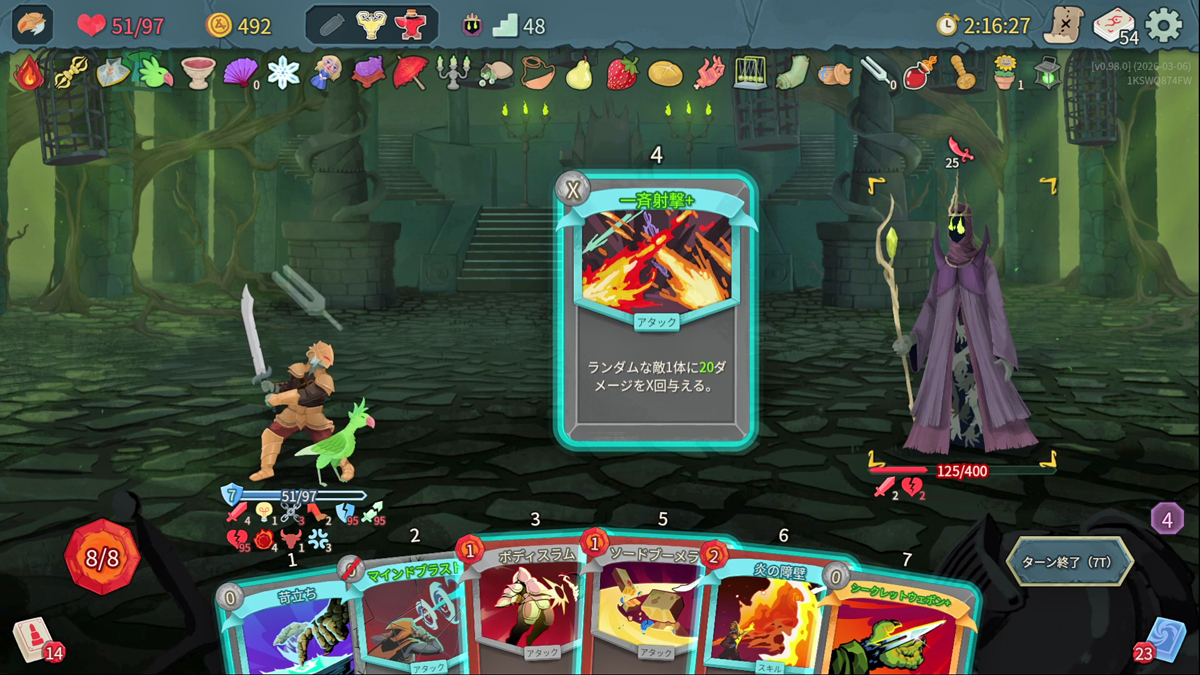
Task: View the full deck of 54 cards
Action: (x=1114, y=26)
